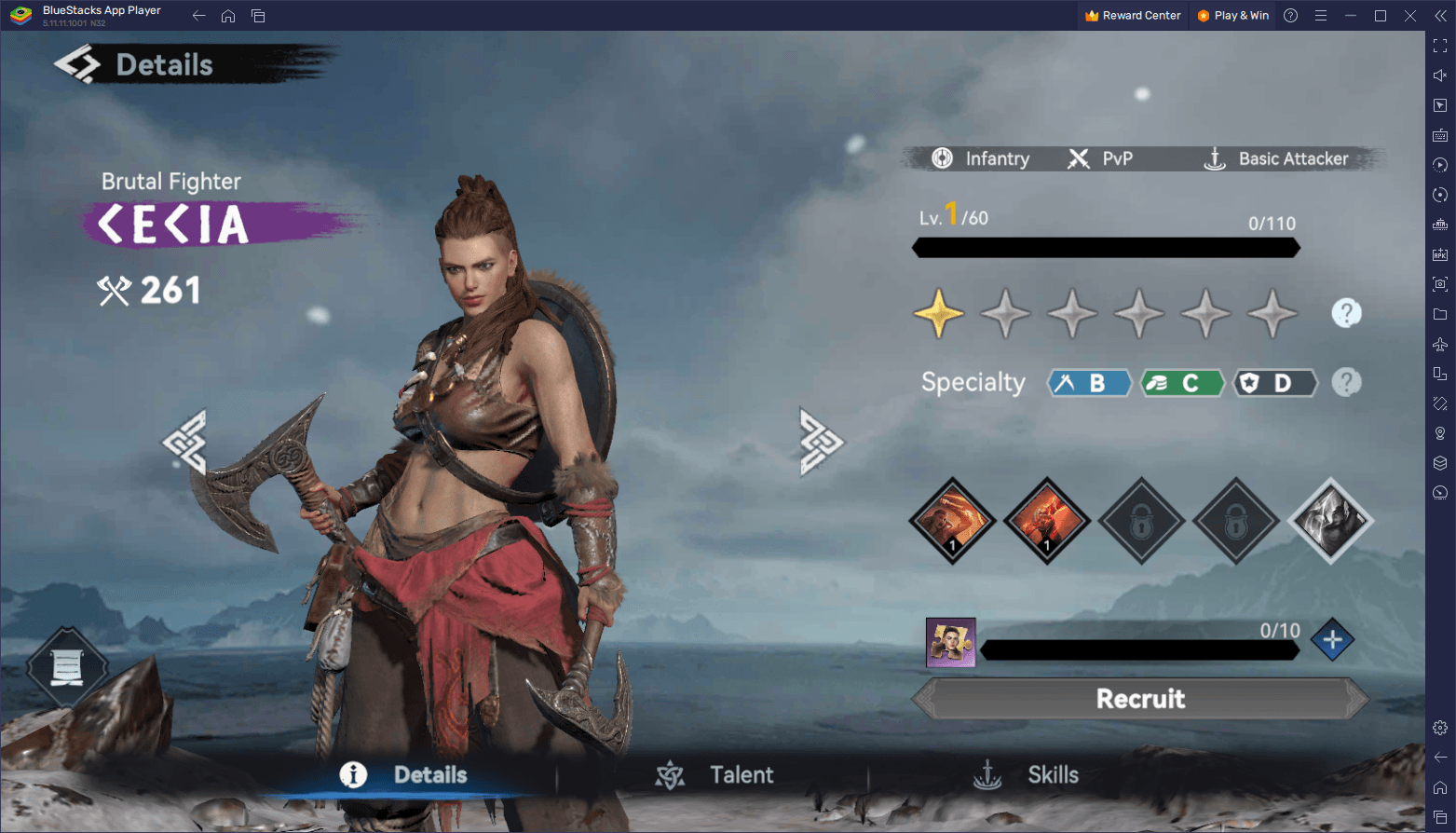
Task: Go back using the Details arrow
Action: (76, 64)
